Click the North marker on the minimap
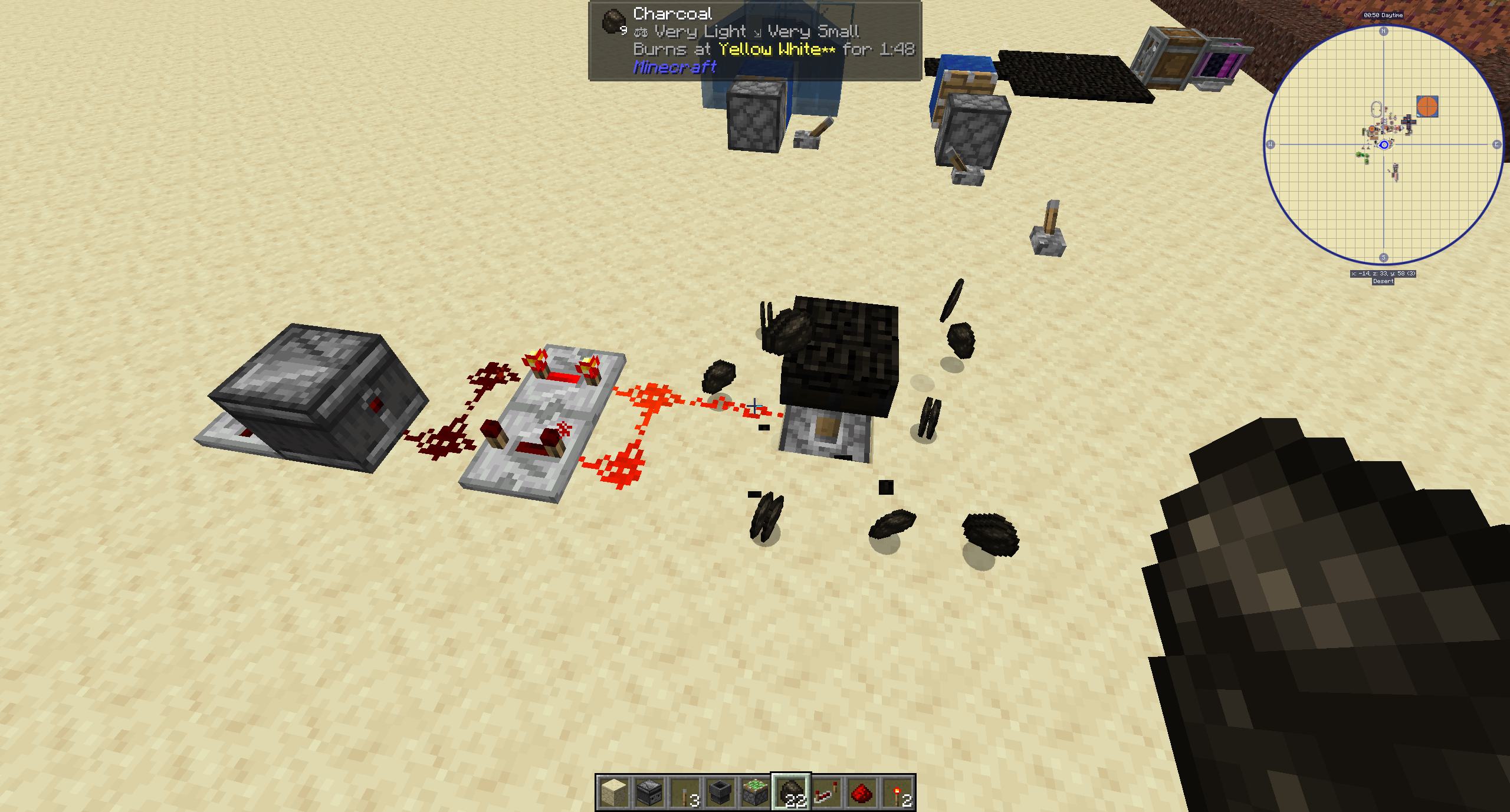 [1384, 31]
